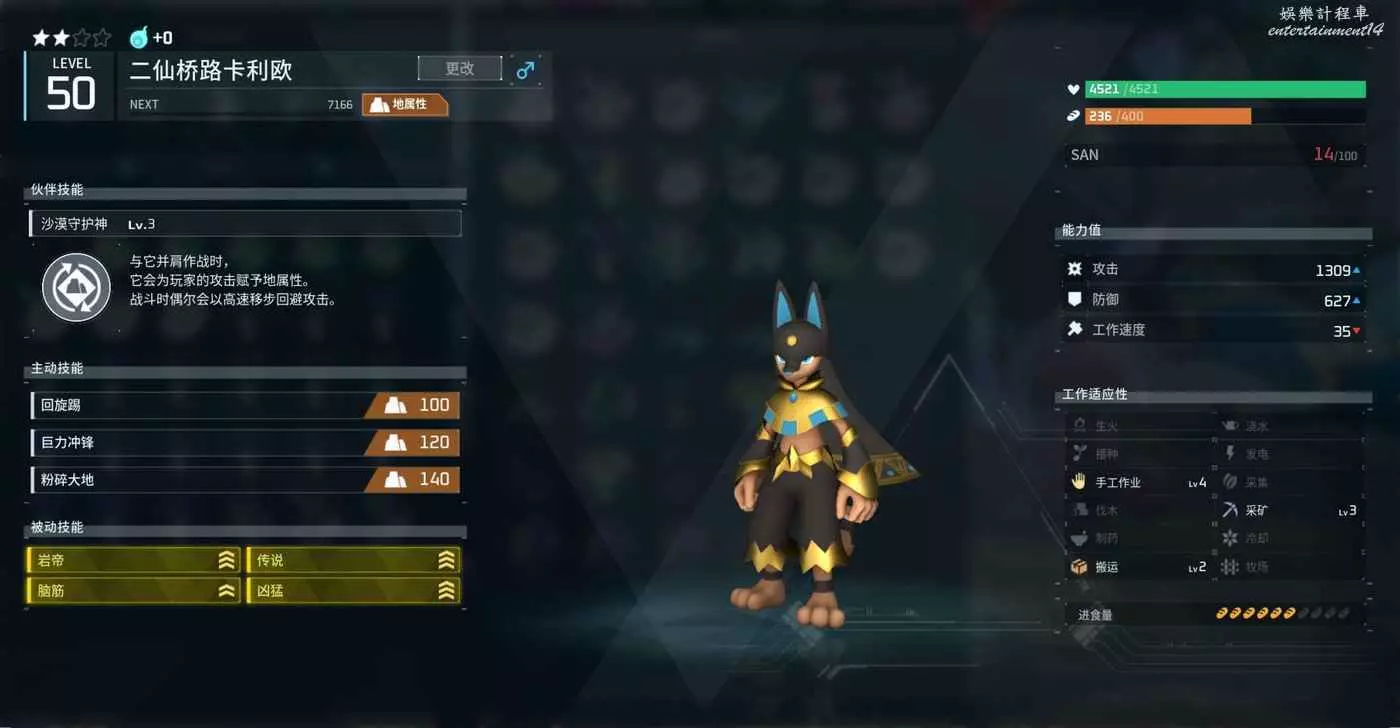1400x728 pixels.
Task: Choose the 粉碎大地 active skill row
Action: pyautogui.click(x=245, y=479)
